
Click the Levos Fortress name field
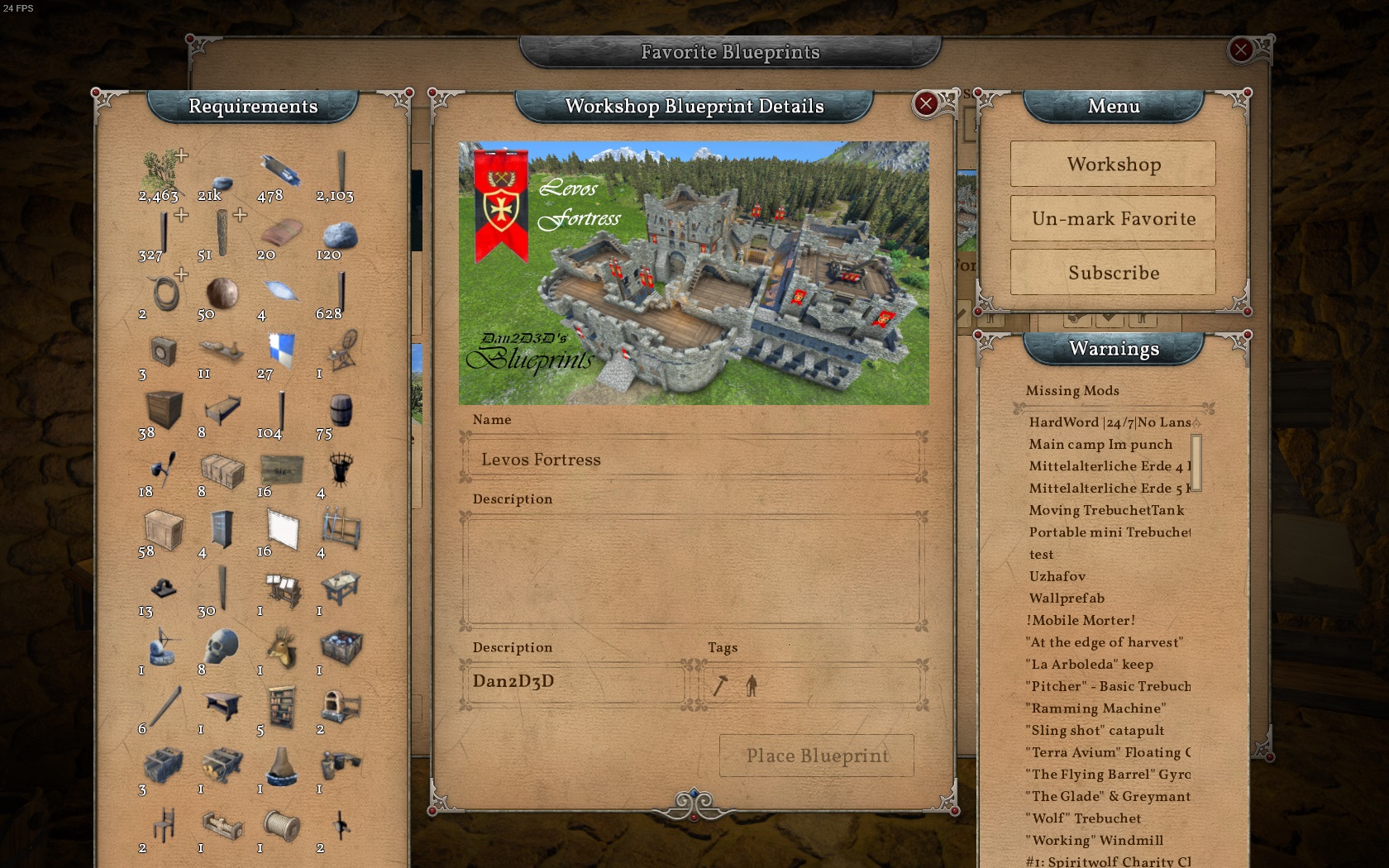[x=693, y=459]
